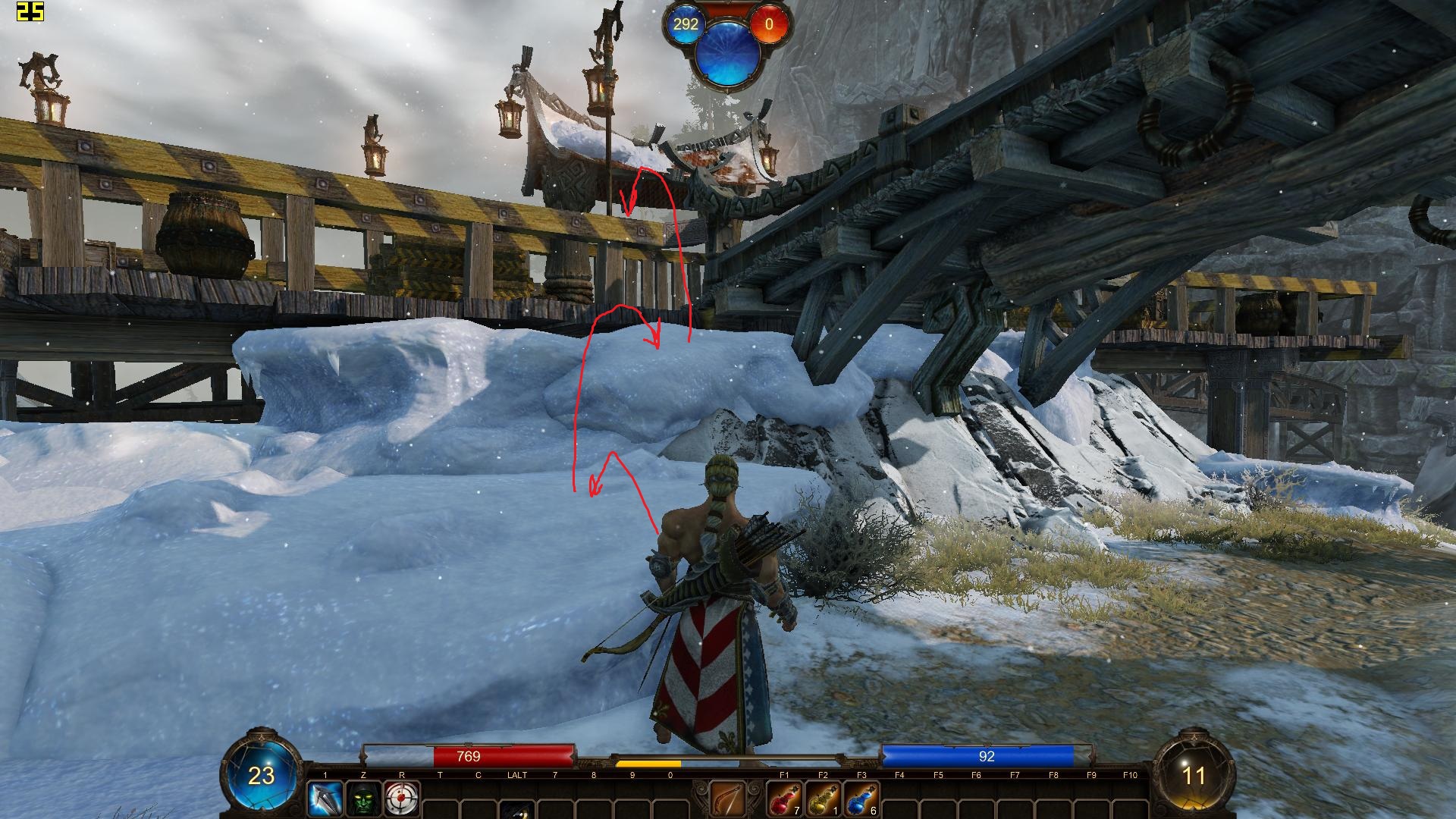
Task: Click the blue level 23 orb
Action: pos(262,775)
